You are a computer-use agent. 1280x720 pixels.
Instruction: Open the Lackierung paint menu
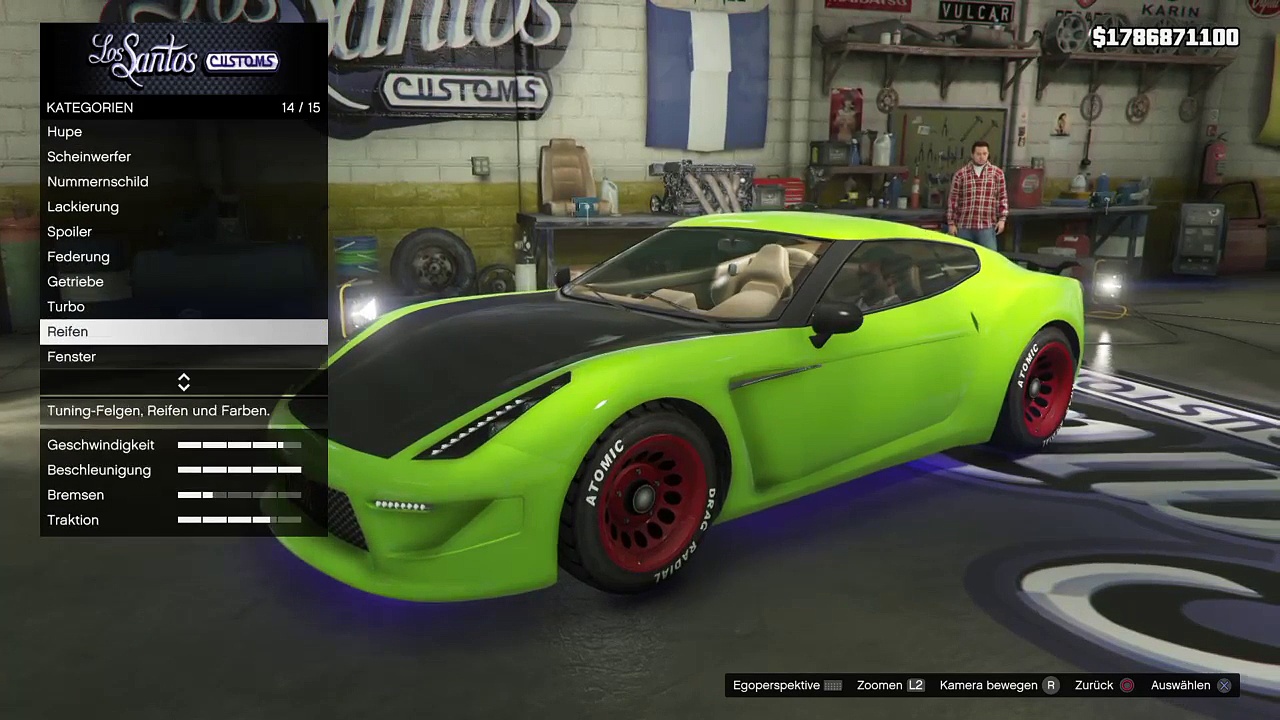tap(83, 207)
